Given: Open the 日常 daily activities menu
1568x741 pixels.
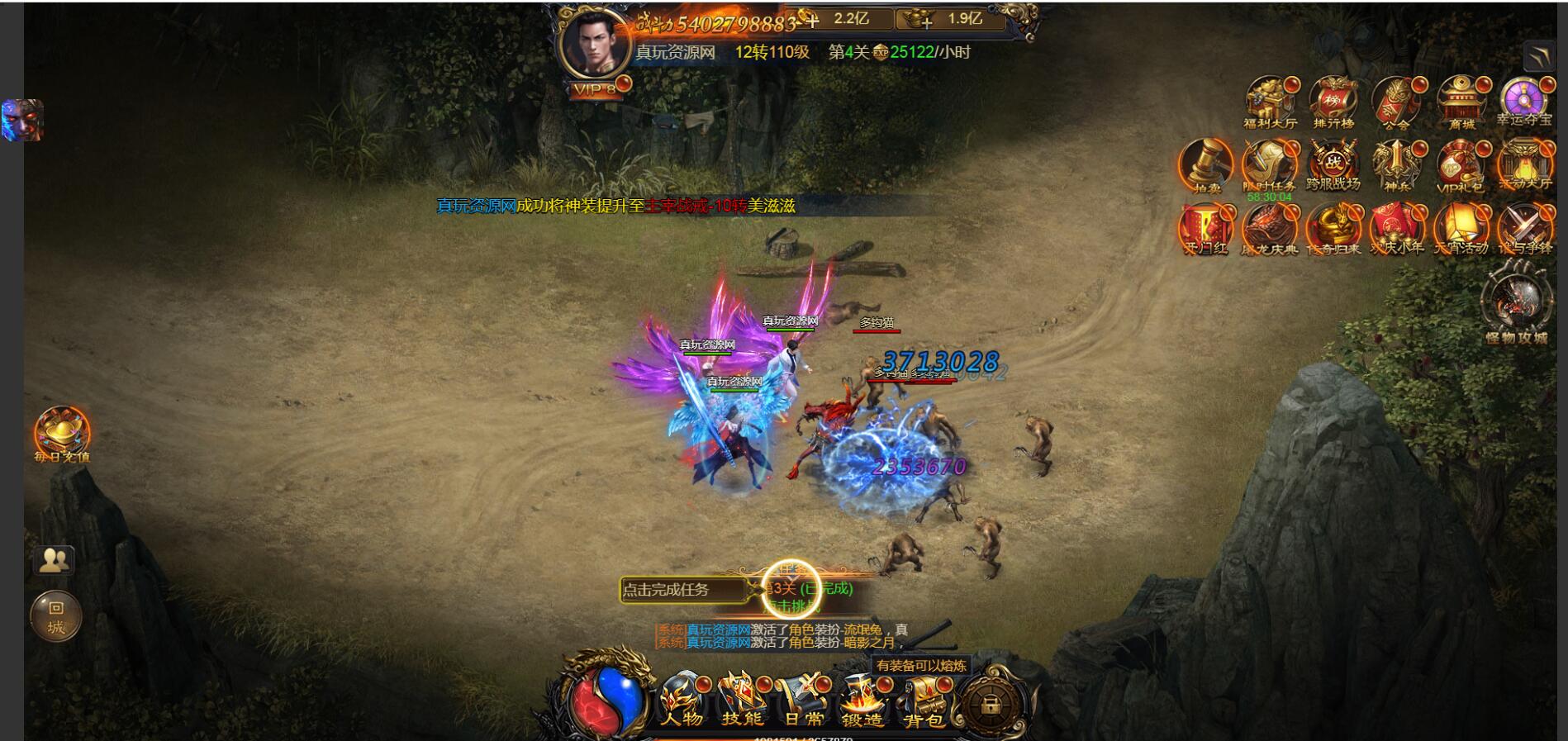Looking at the screenshot, I should pyautogui.click(x=801, y=701).
